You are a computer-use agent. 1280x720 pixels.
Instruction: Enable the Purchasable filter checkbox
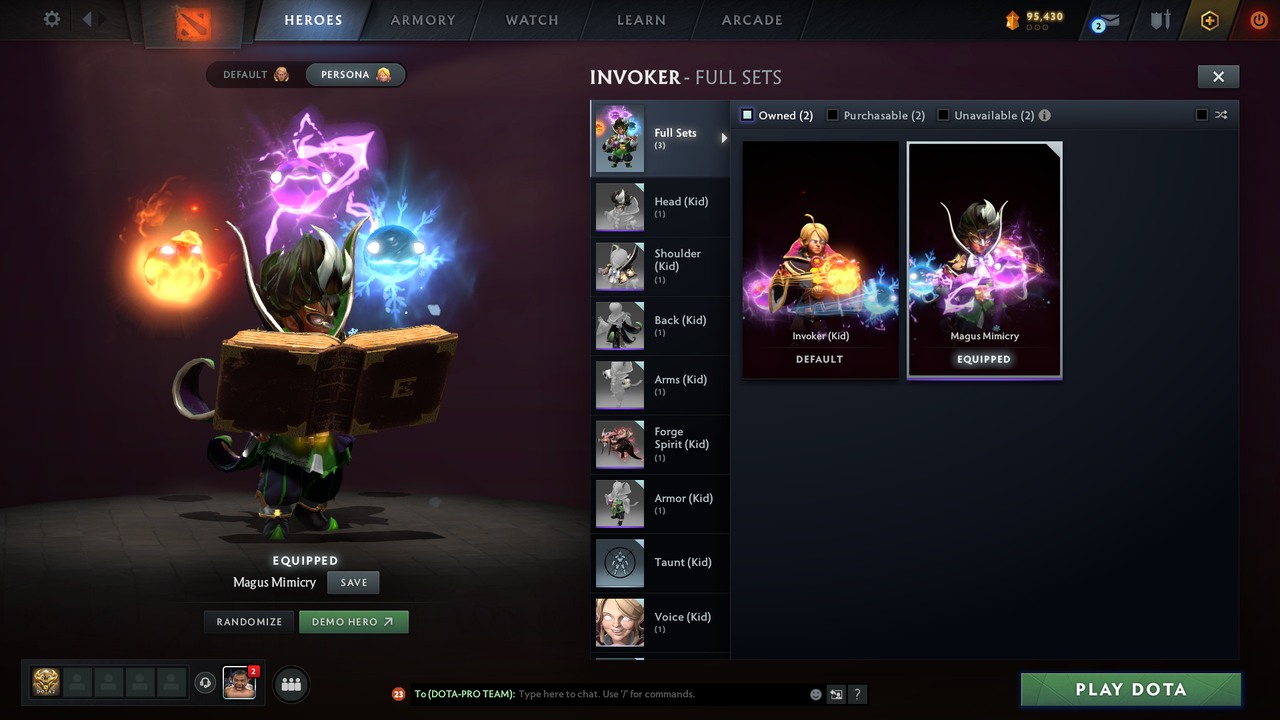(833, 115)
